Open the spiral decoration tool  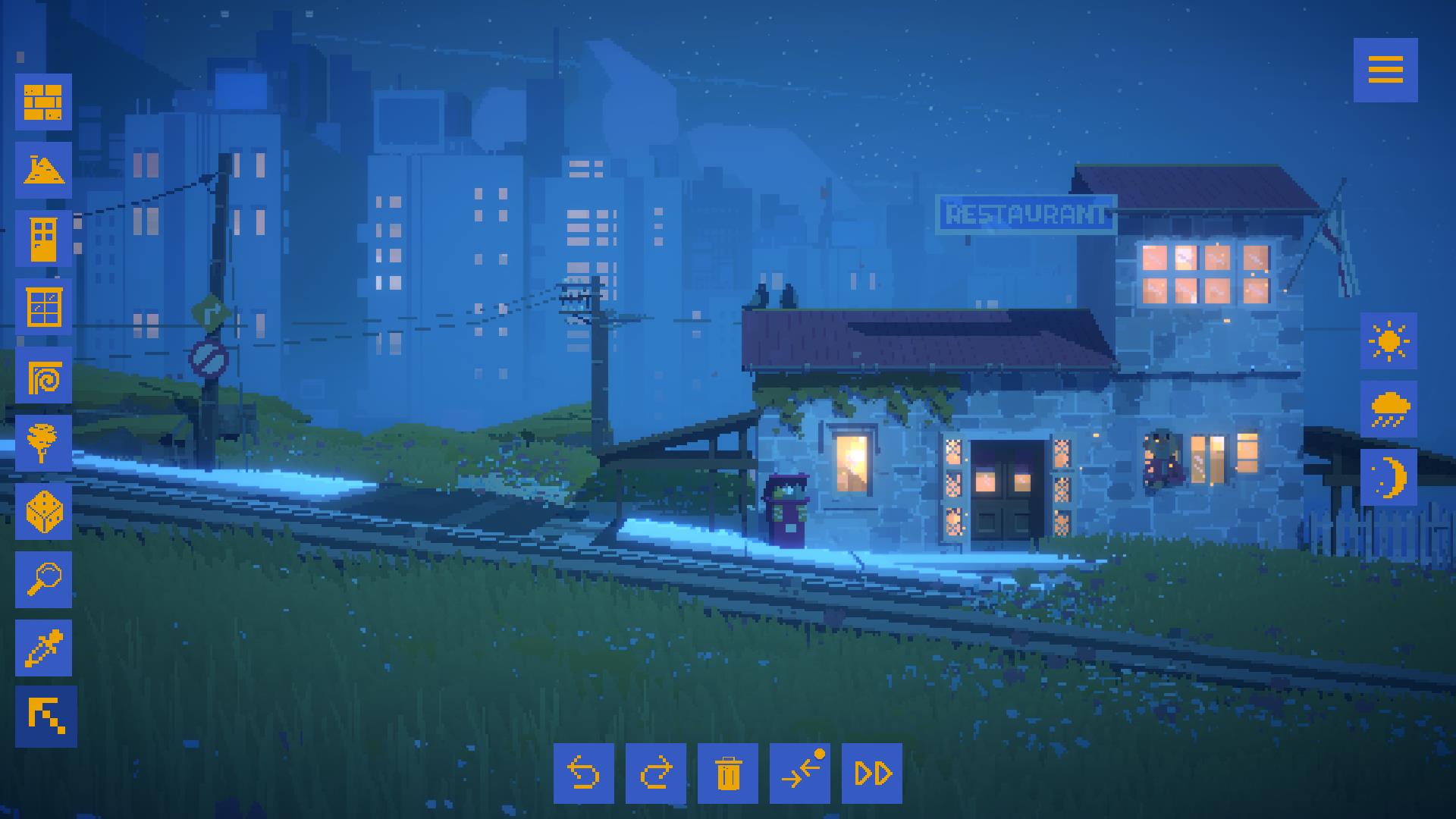click(43, 375)
